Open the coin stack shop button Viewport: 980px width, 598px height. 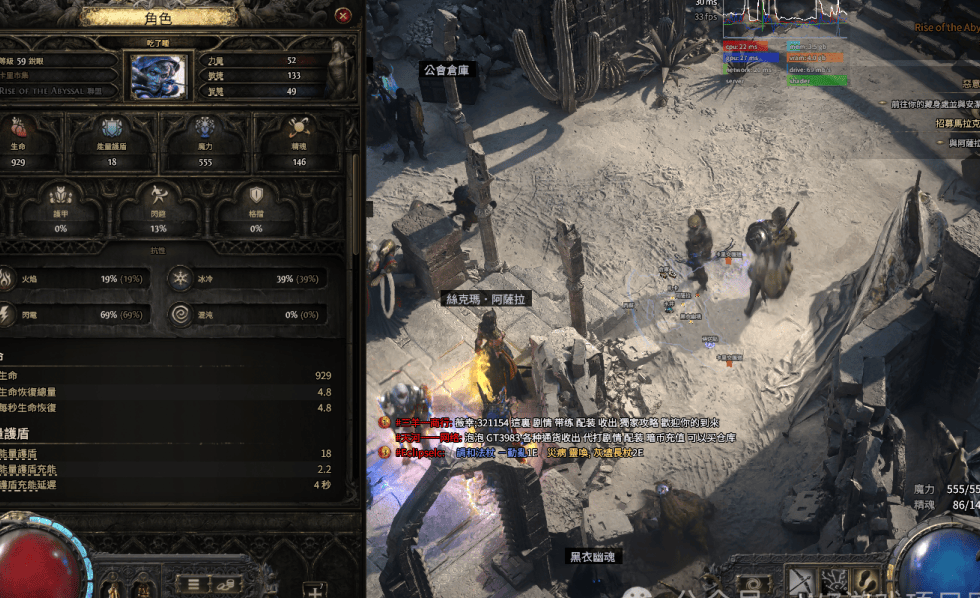225,583
